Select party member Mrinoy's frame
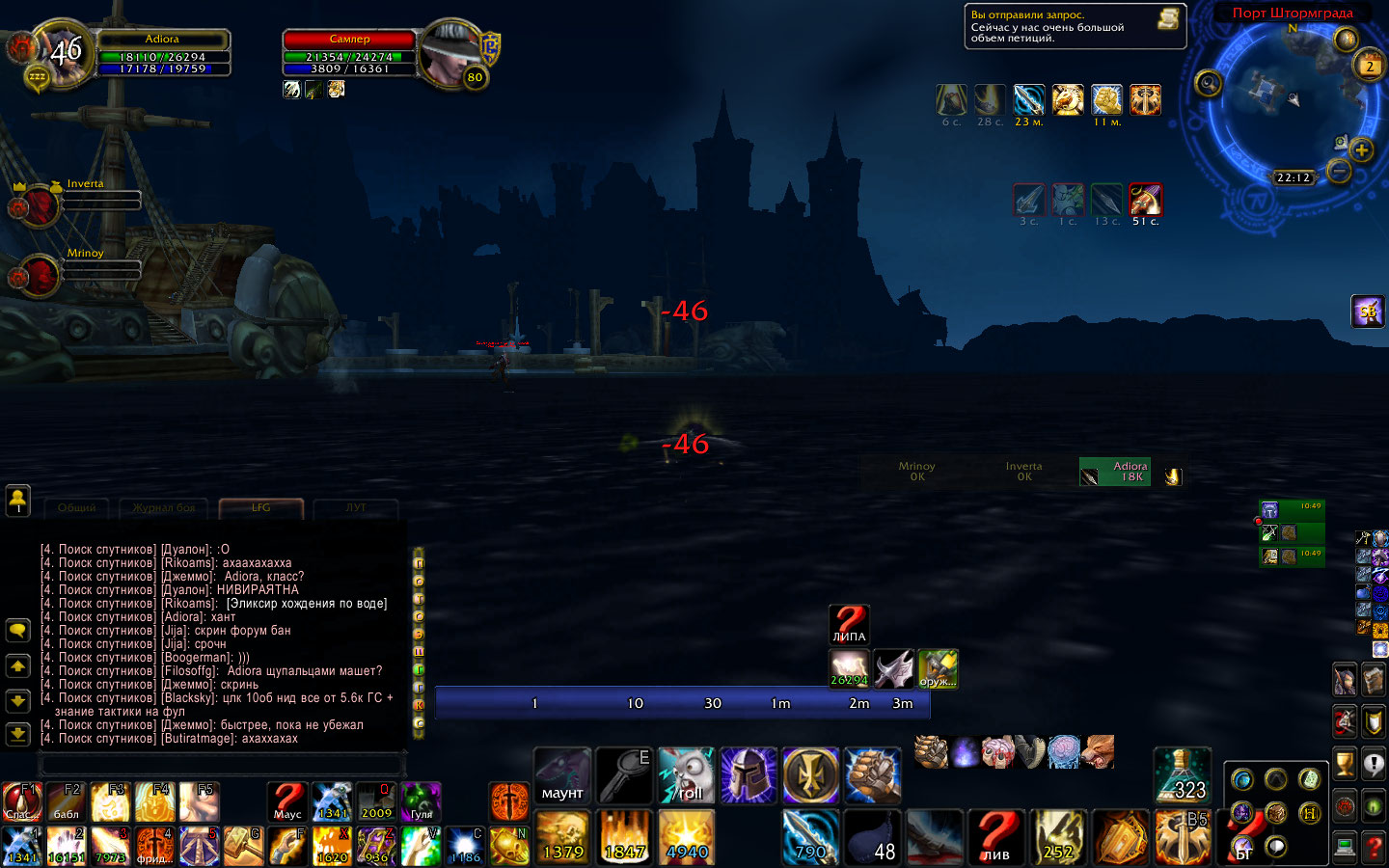 [x=39, y=275]
